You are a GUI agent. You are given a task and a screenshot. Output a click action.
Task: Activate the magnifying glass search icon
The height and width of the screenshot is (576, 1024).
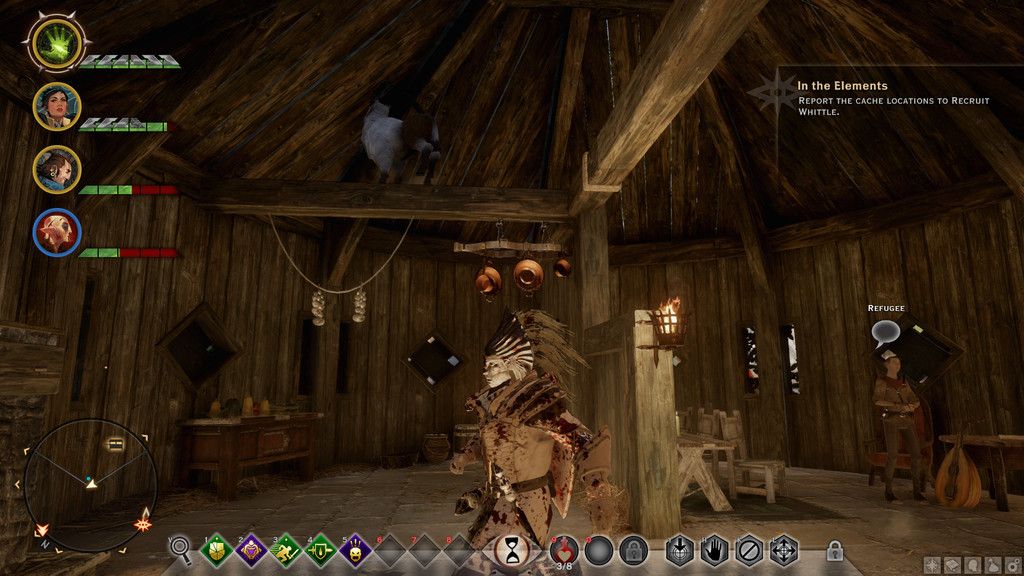click(x=181, y=547)
